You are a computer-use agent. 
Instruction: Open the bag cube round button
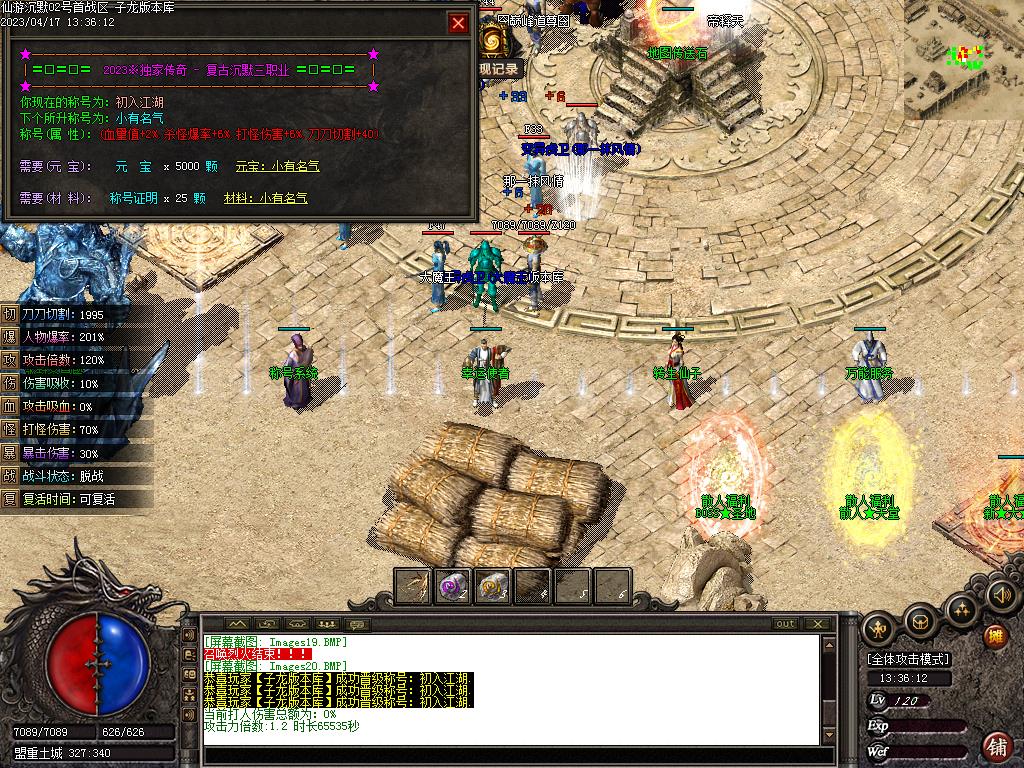[920, 621]
